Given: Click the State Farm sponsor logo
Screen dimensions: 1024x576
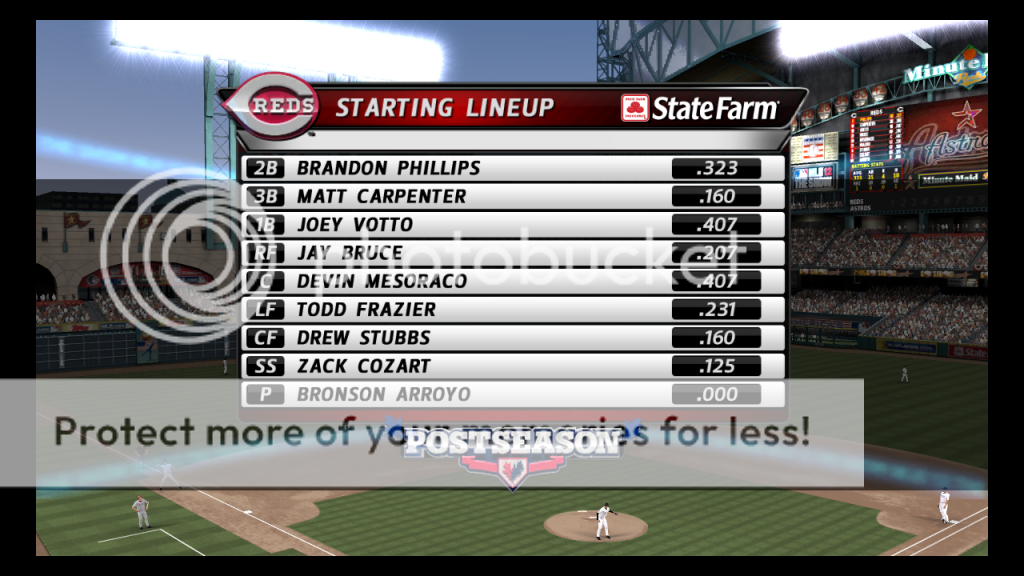Looking at the screenshot, I should tap(699, 108).
